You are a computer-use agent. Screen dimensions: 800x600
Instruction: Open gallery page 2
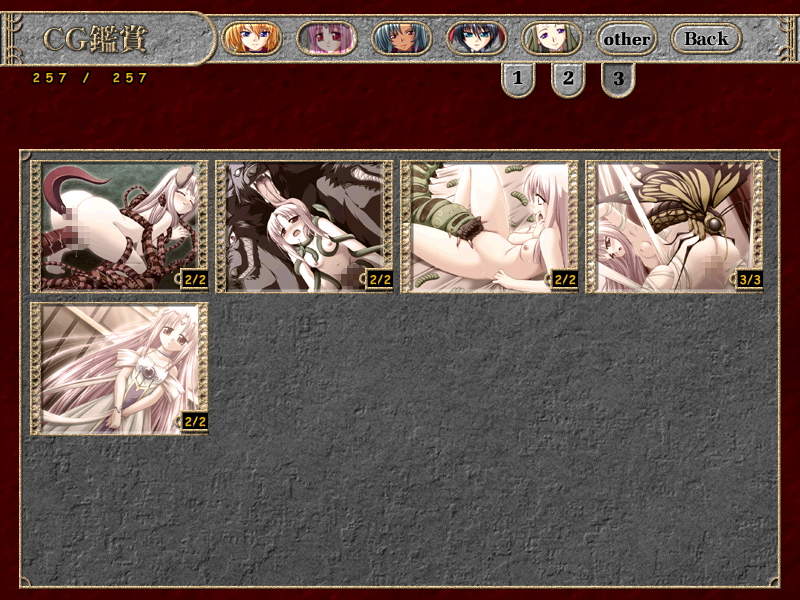pos(567,78)
